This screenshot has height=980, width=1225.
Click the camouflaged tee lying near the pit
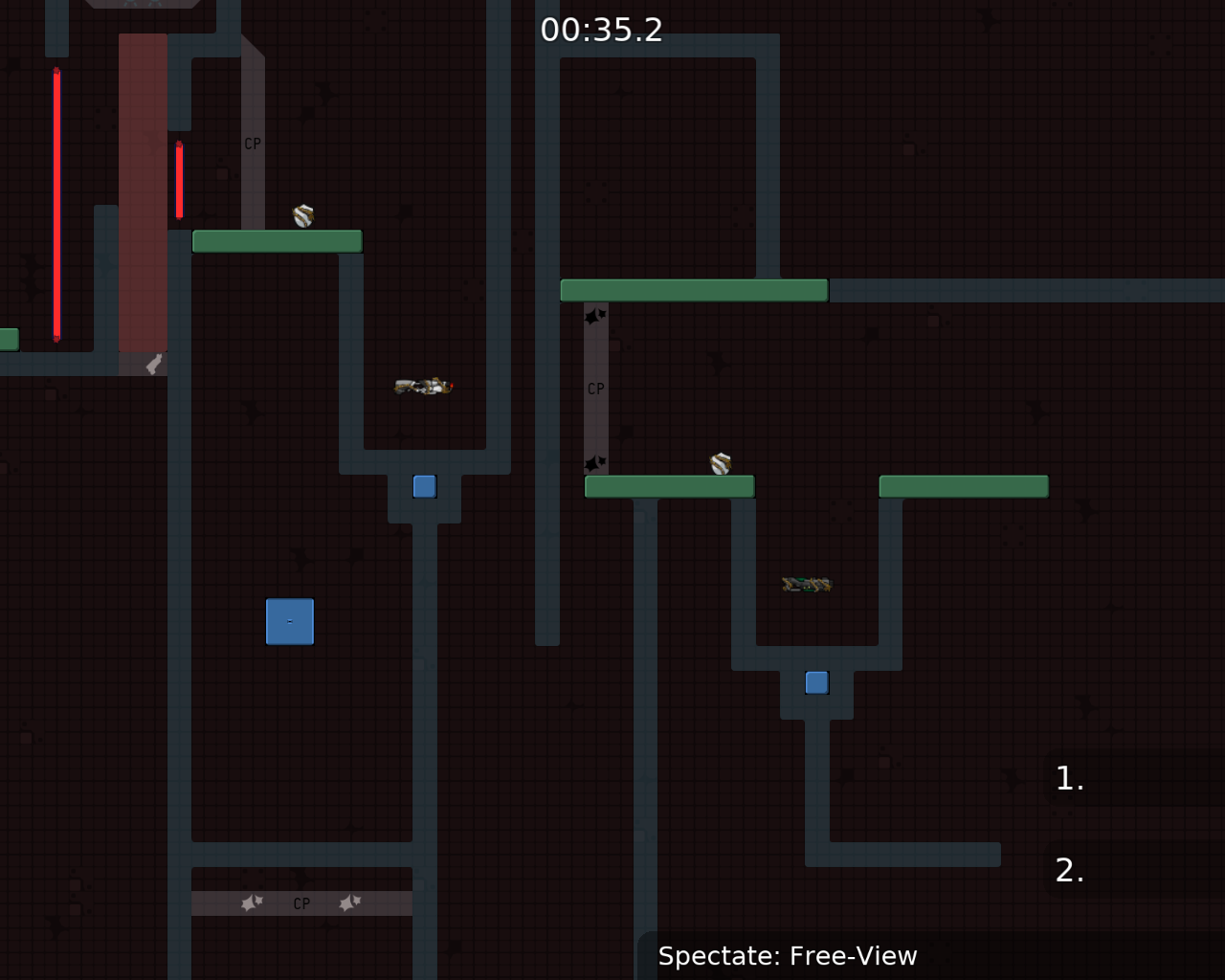(x=806, y=583)
